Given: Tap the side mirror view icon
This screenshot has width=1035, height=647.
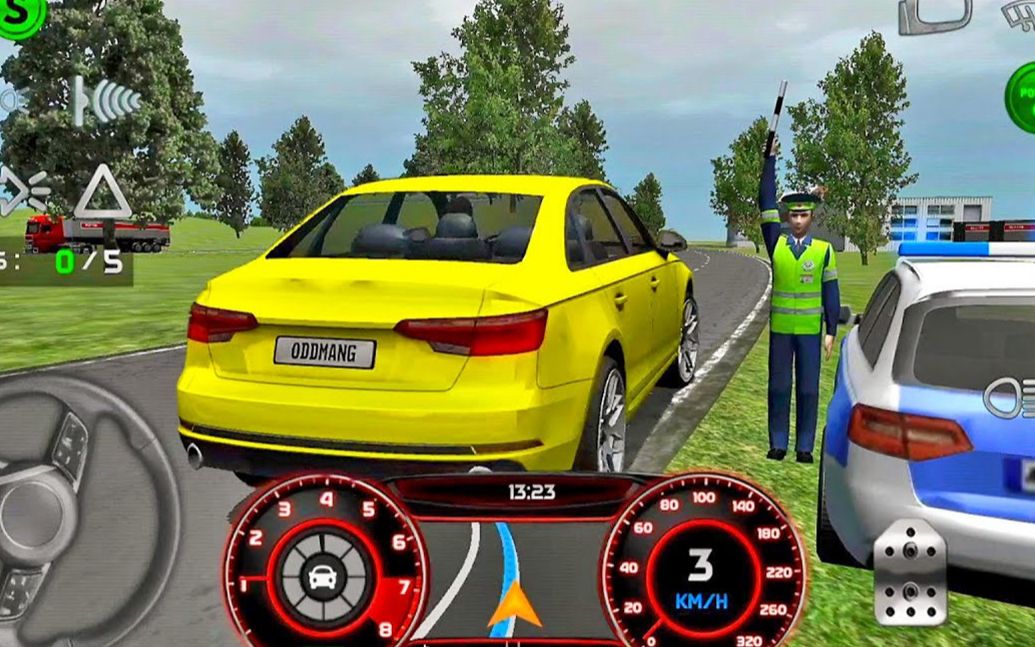Looking at the screenshot, I should [x=934, y=16].
